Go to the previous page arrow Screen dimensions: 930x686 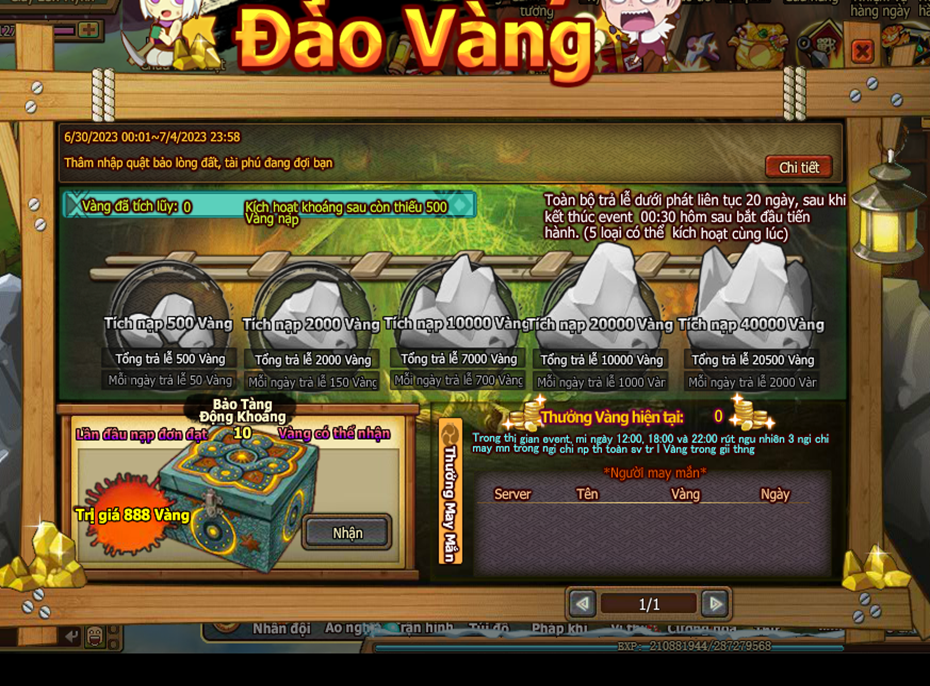[582, 603]
